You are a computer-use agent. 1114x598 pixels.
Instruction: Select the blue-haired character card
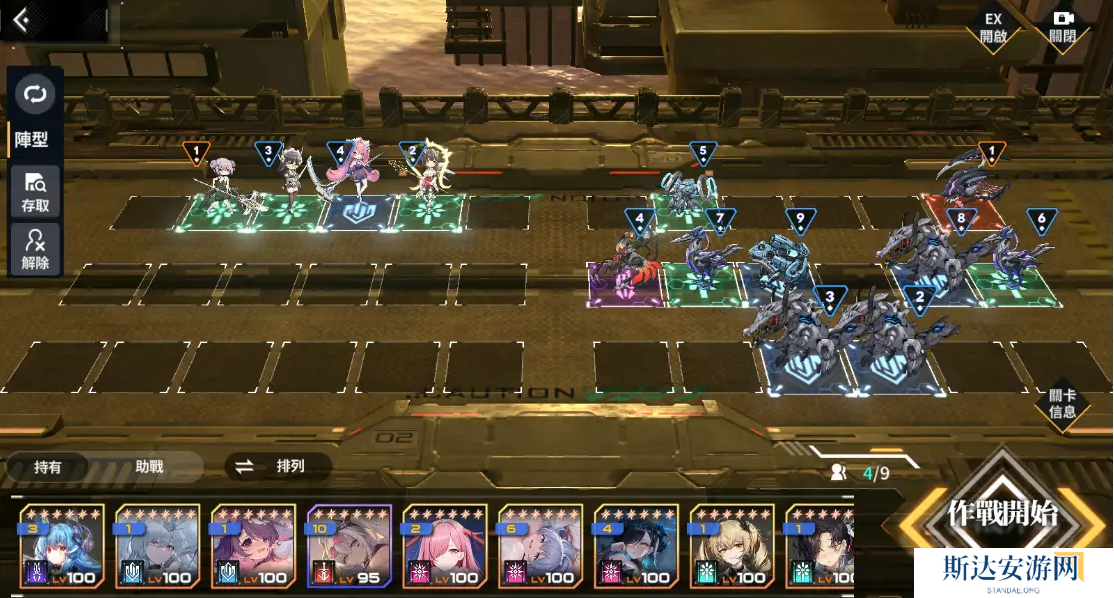click(59, 546)
